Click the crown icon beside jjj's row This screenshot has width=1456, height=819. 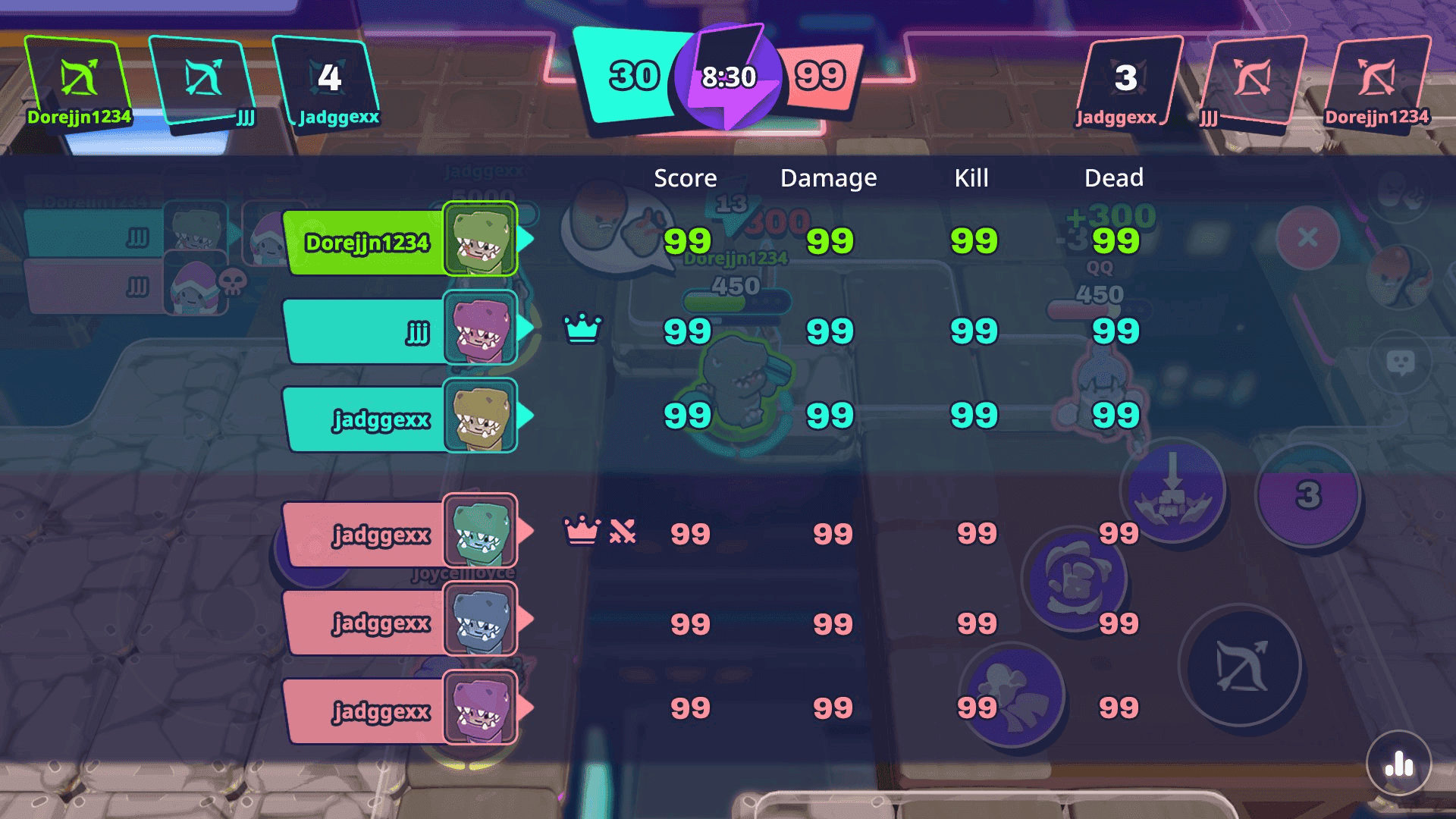[x=582, y=329]
